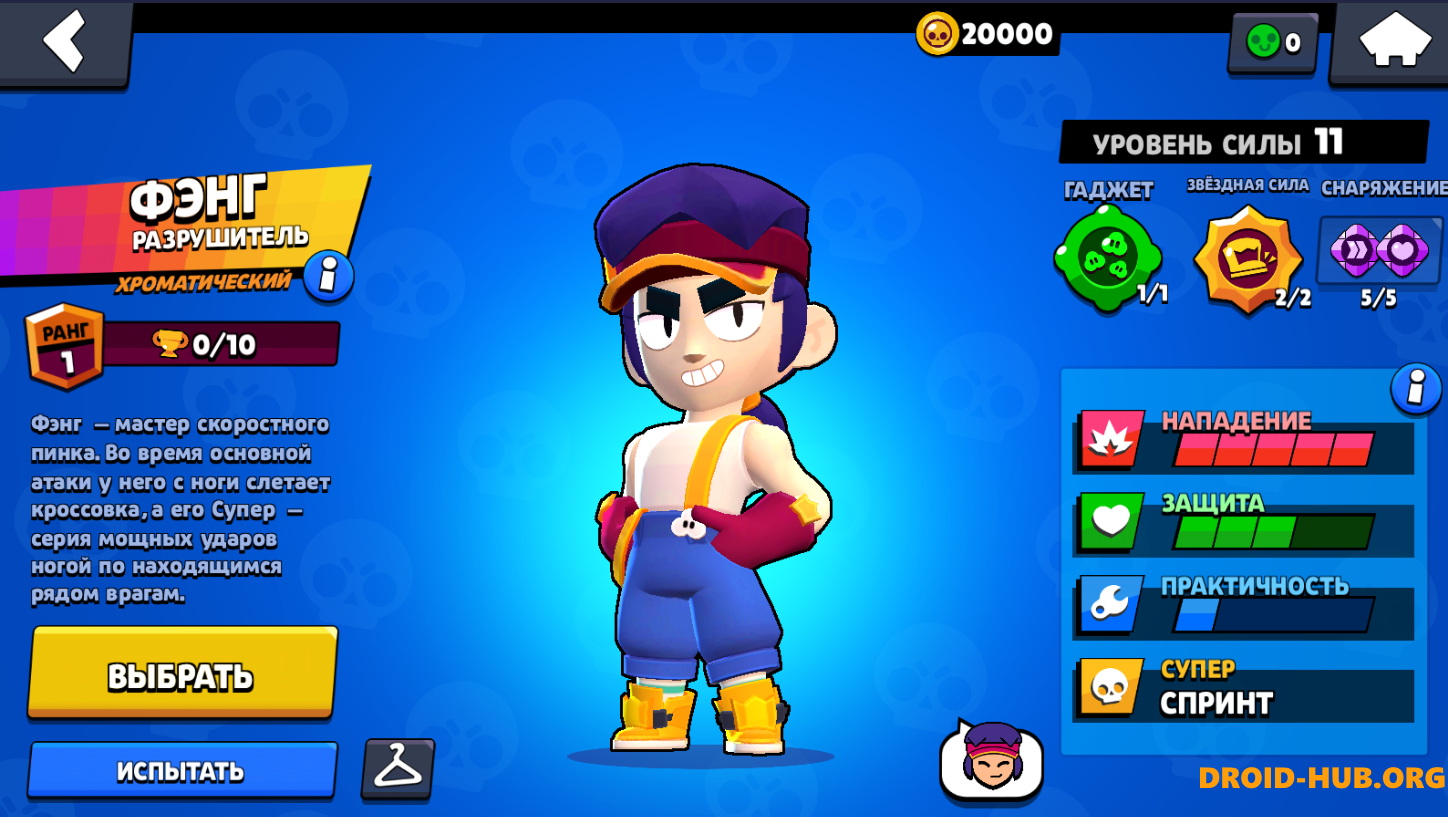The height and width of the screenshot is (817, 1448).
Task: Show brawler info next to Хроматический label
Action: tap(328, 275)
